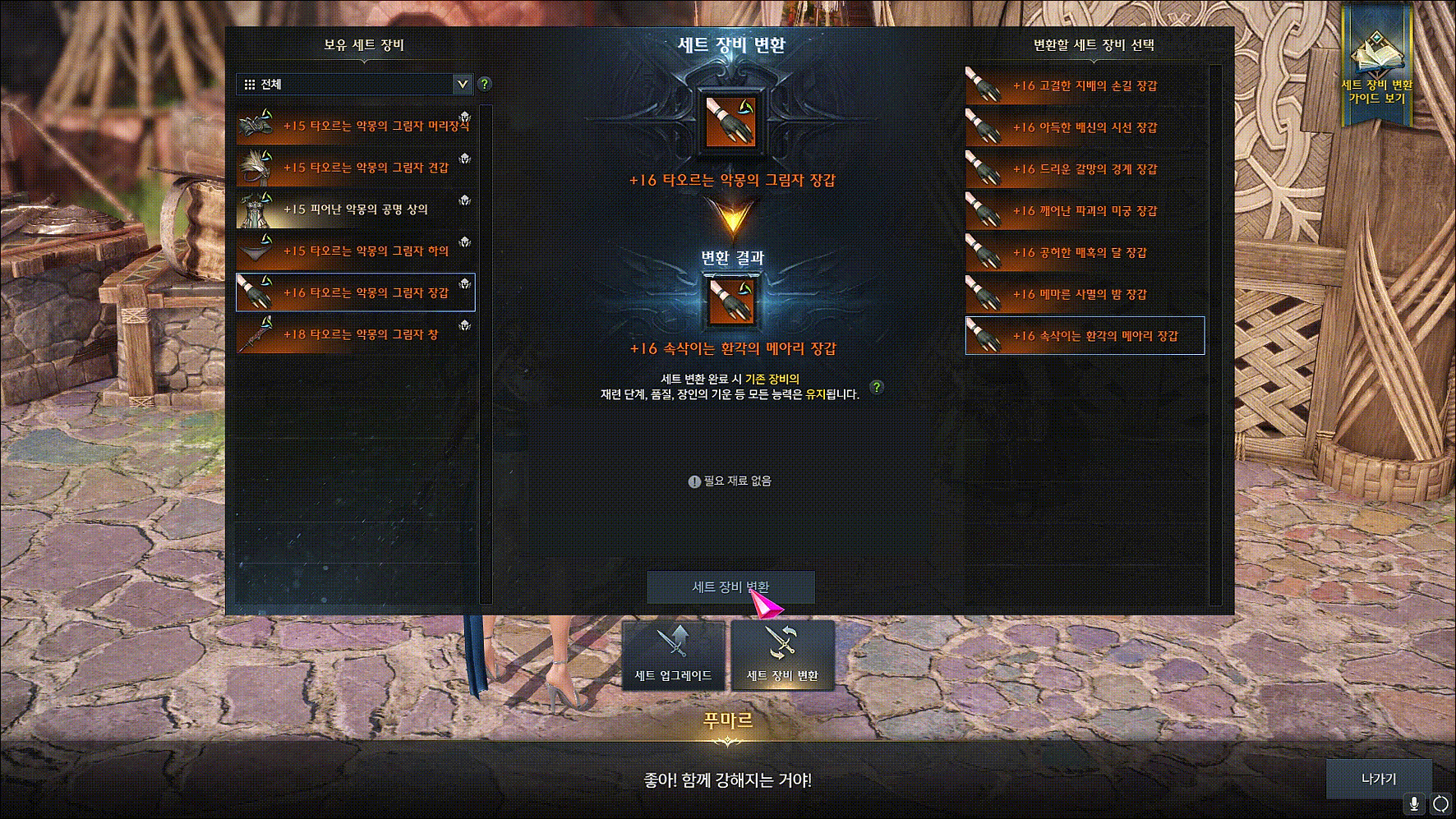Select +16 깨어난 파괴의 미궁 장갑
Screen dimensions: 1456x819
1085,211
